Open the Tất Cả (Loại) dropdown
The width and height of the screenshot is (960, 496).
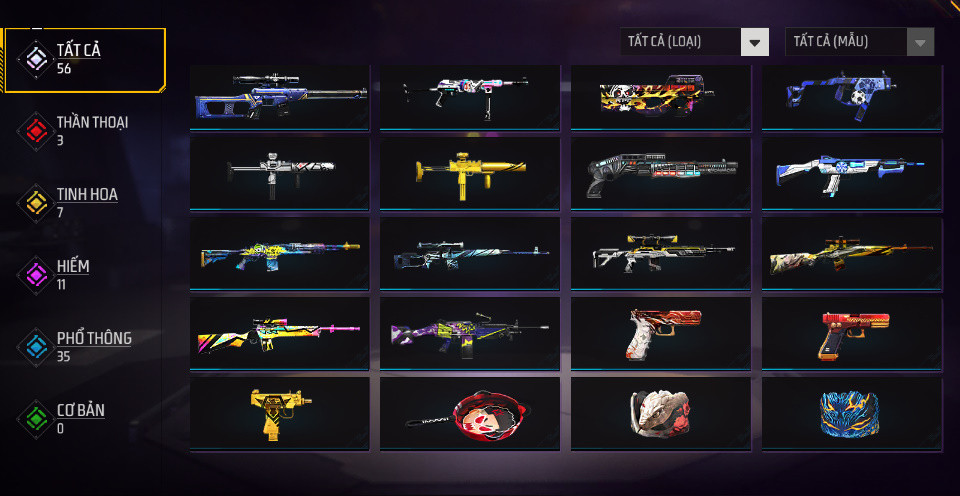point(694,42)
